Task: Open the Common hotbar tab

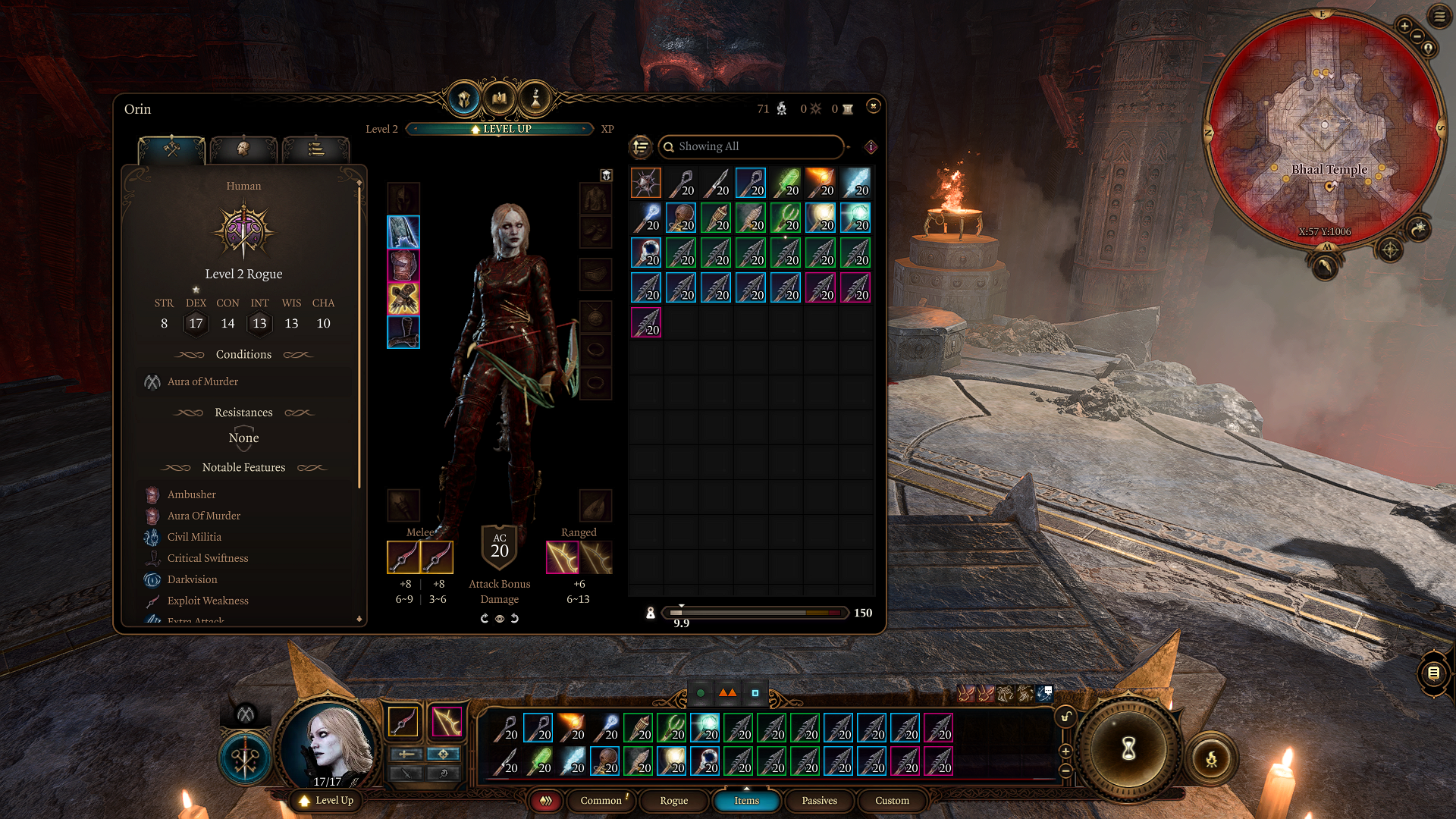Action: [x=601, y=801]
